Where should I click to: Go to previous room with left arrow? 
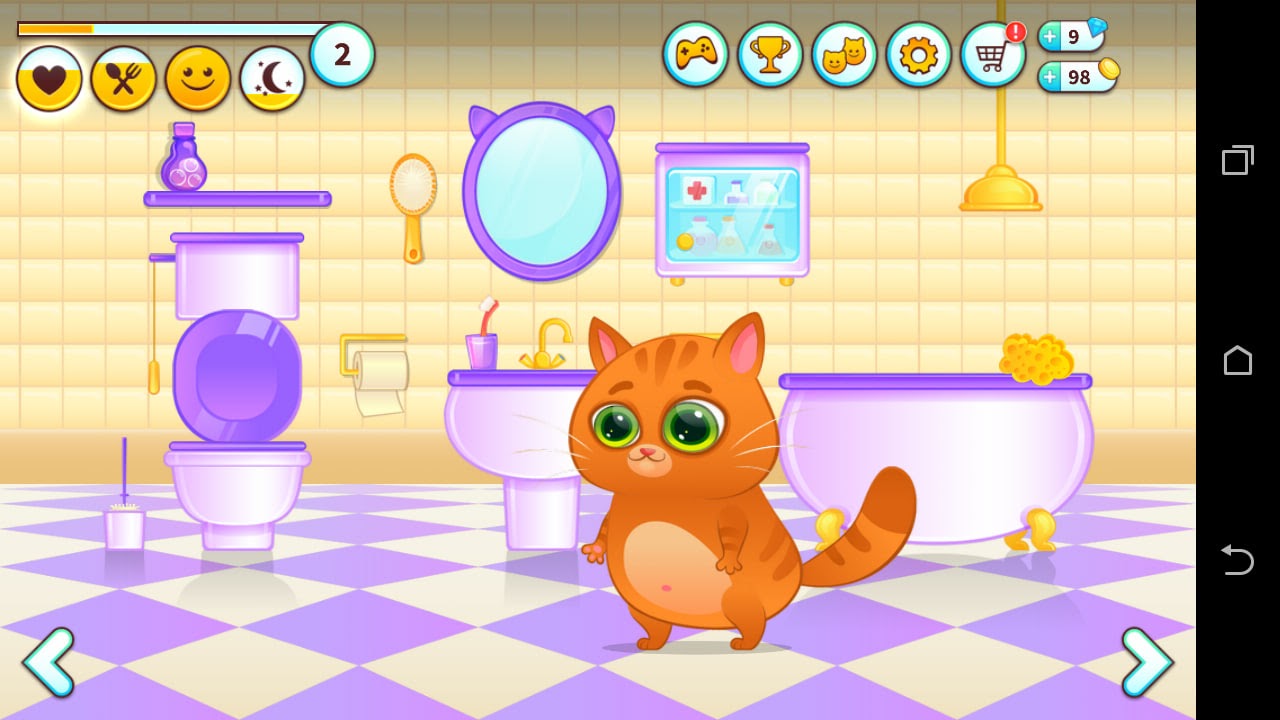click(49, 662)
